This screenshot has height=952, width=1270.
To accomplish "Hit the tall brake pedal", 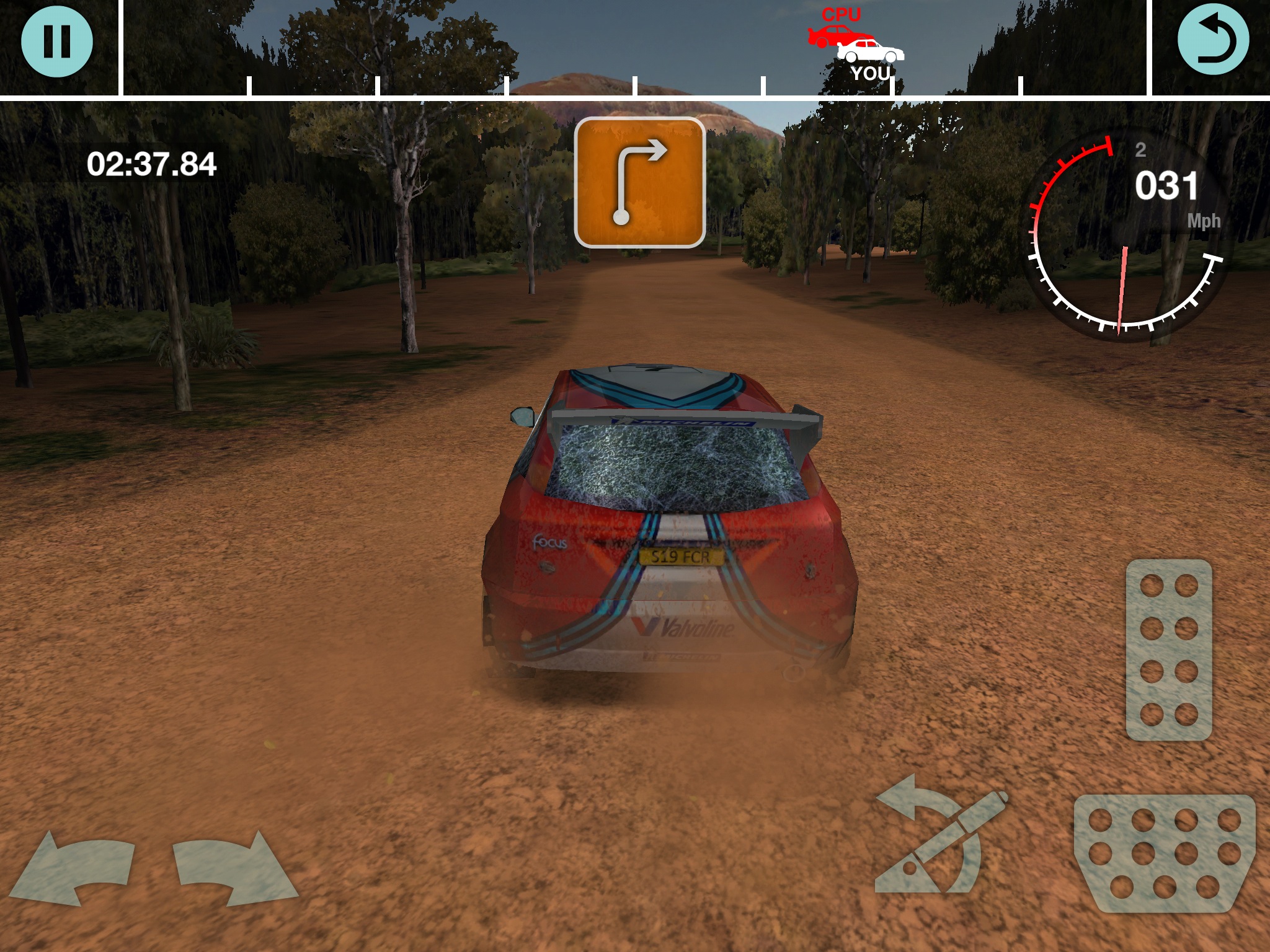I will pyautogui.click(x=1168, y=650).
